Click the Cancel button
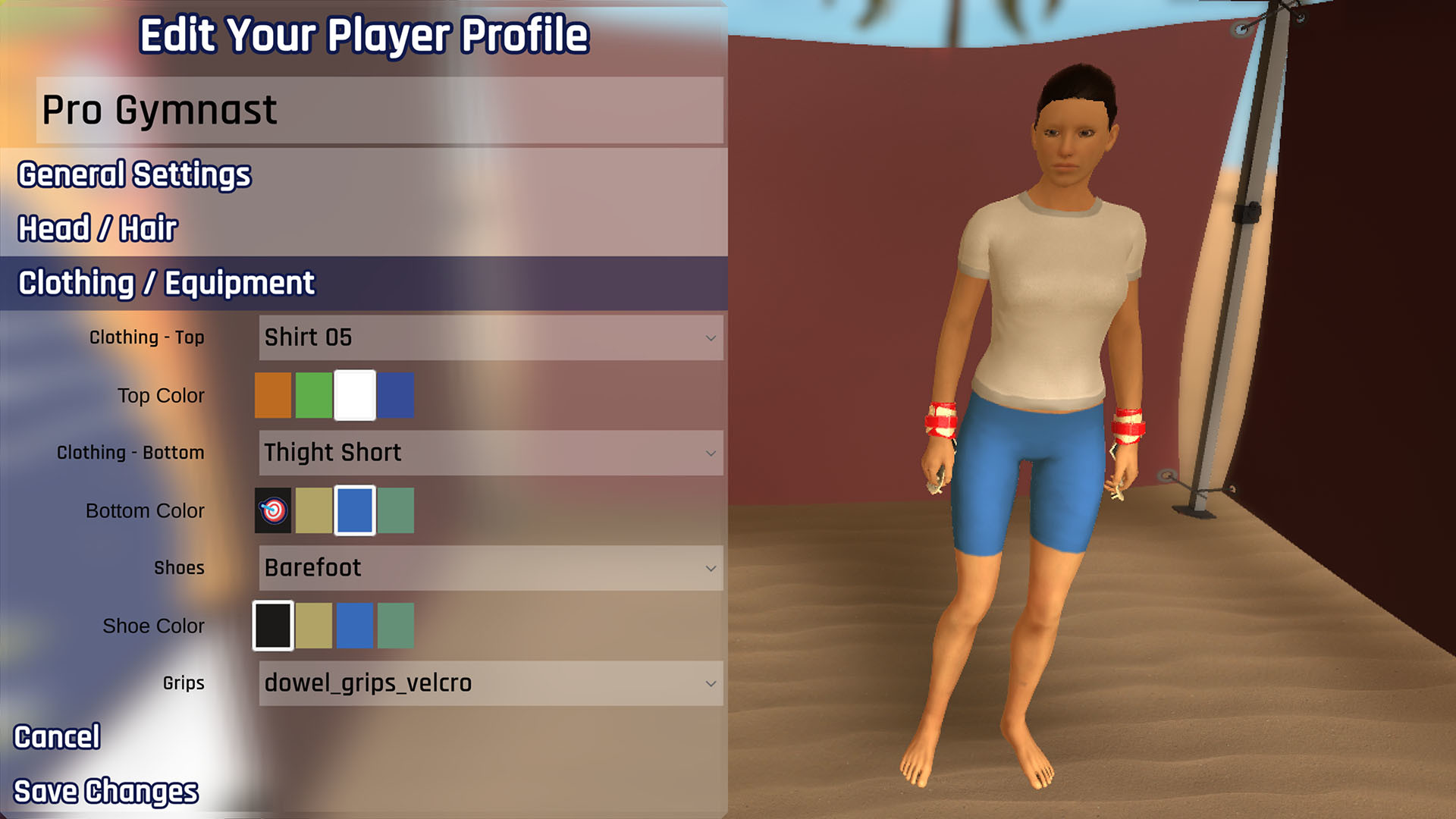 point(58,736)
